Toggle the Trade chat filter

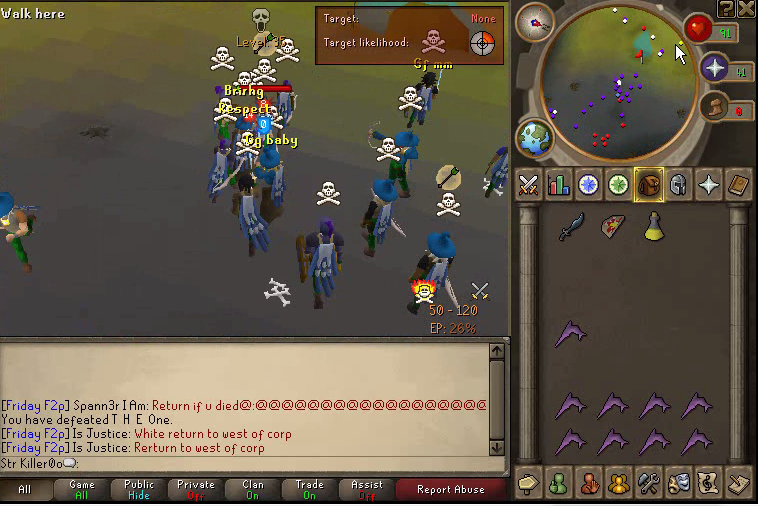pyautogui.click(x=309, y=489)
